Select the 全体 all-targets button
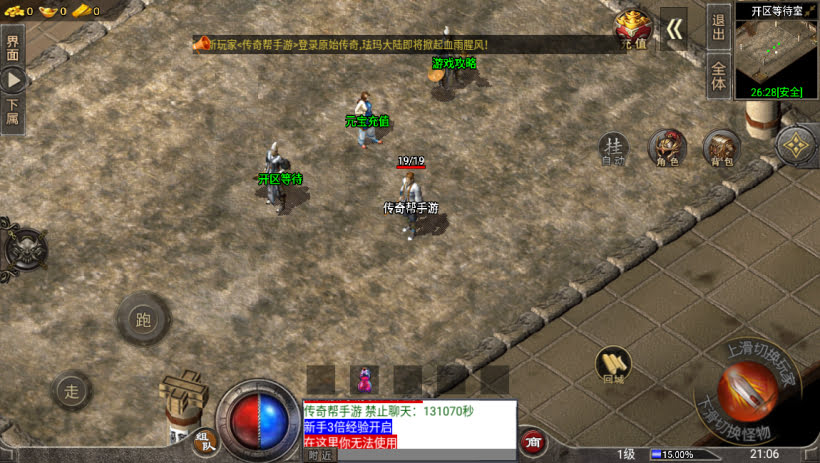 coord(718,77)
